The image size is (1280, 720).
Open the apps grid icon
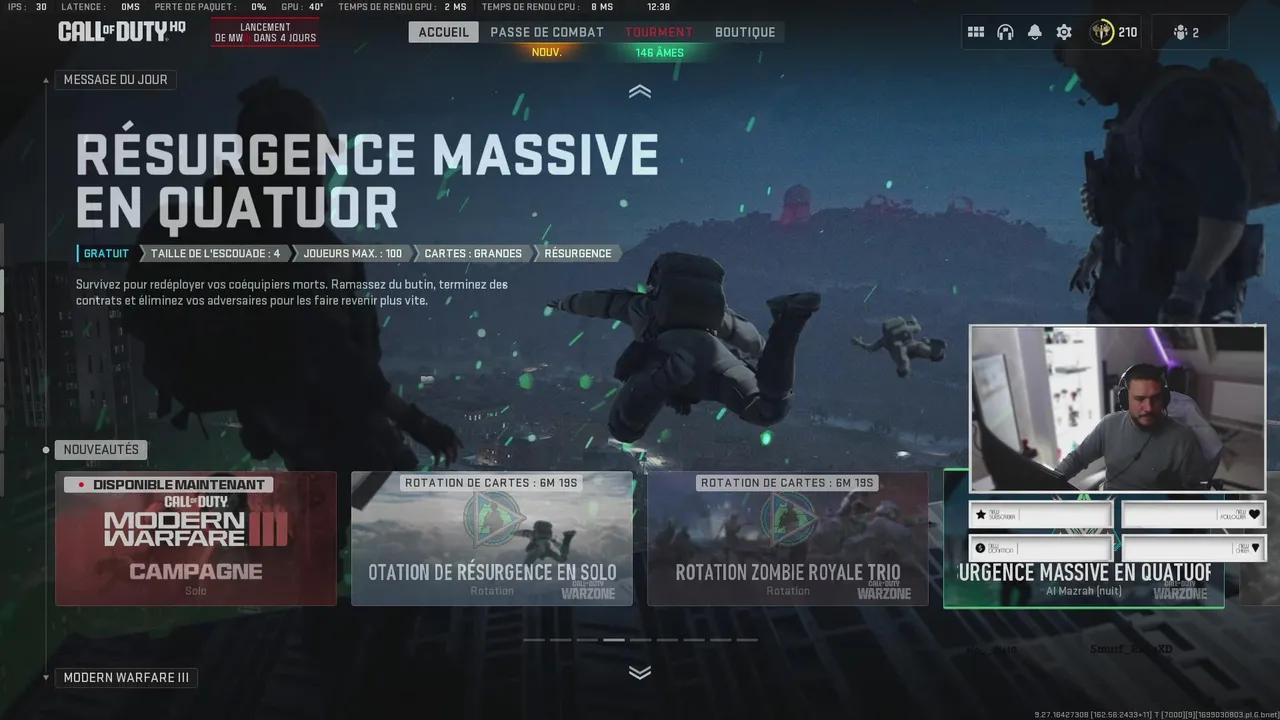pos(975,31)
